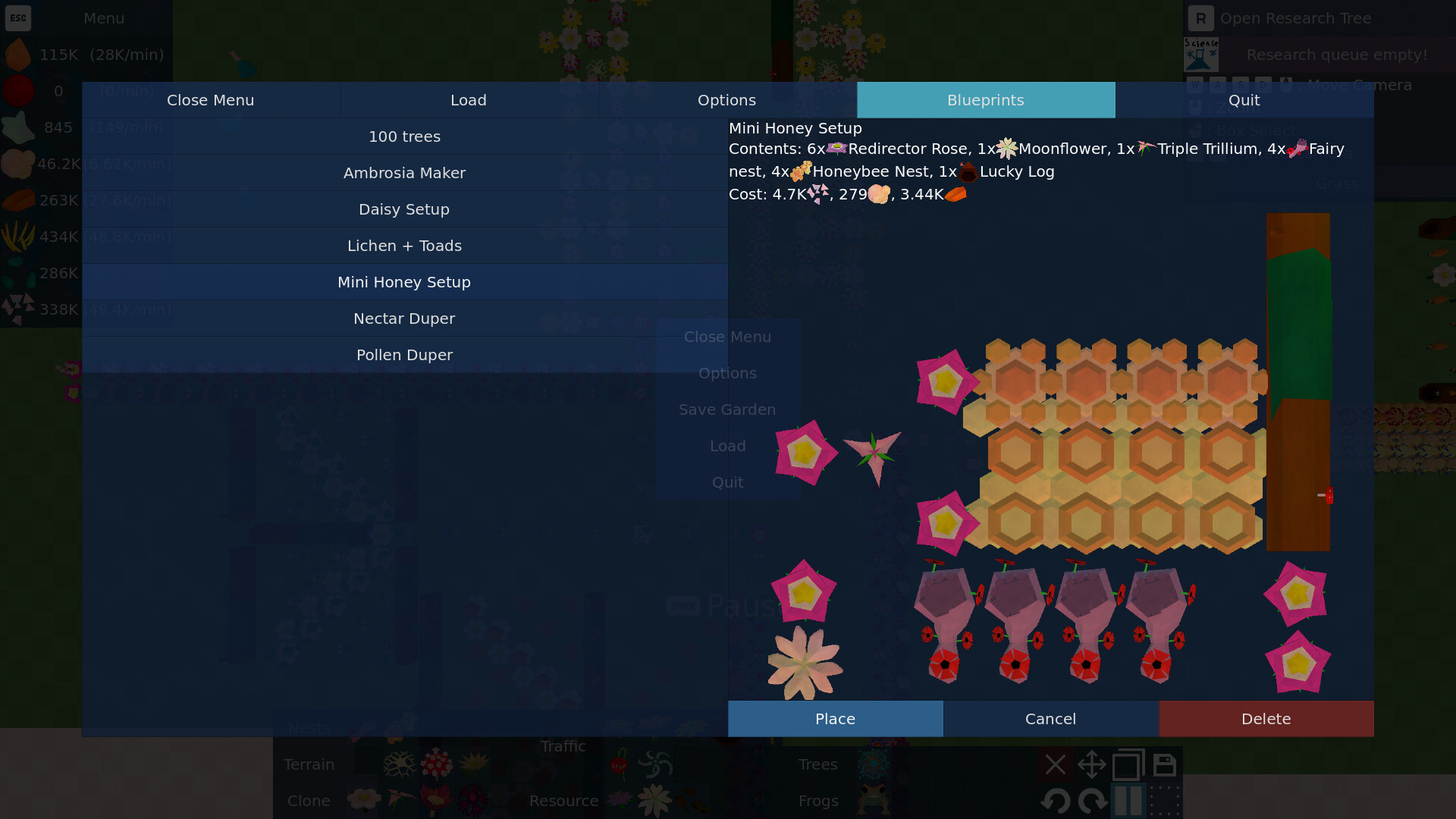Choose the 100 trees blueprint

[x=404, y=136]
